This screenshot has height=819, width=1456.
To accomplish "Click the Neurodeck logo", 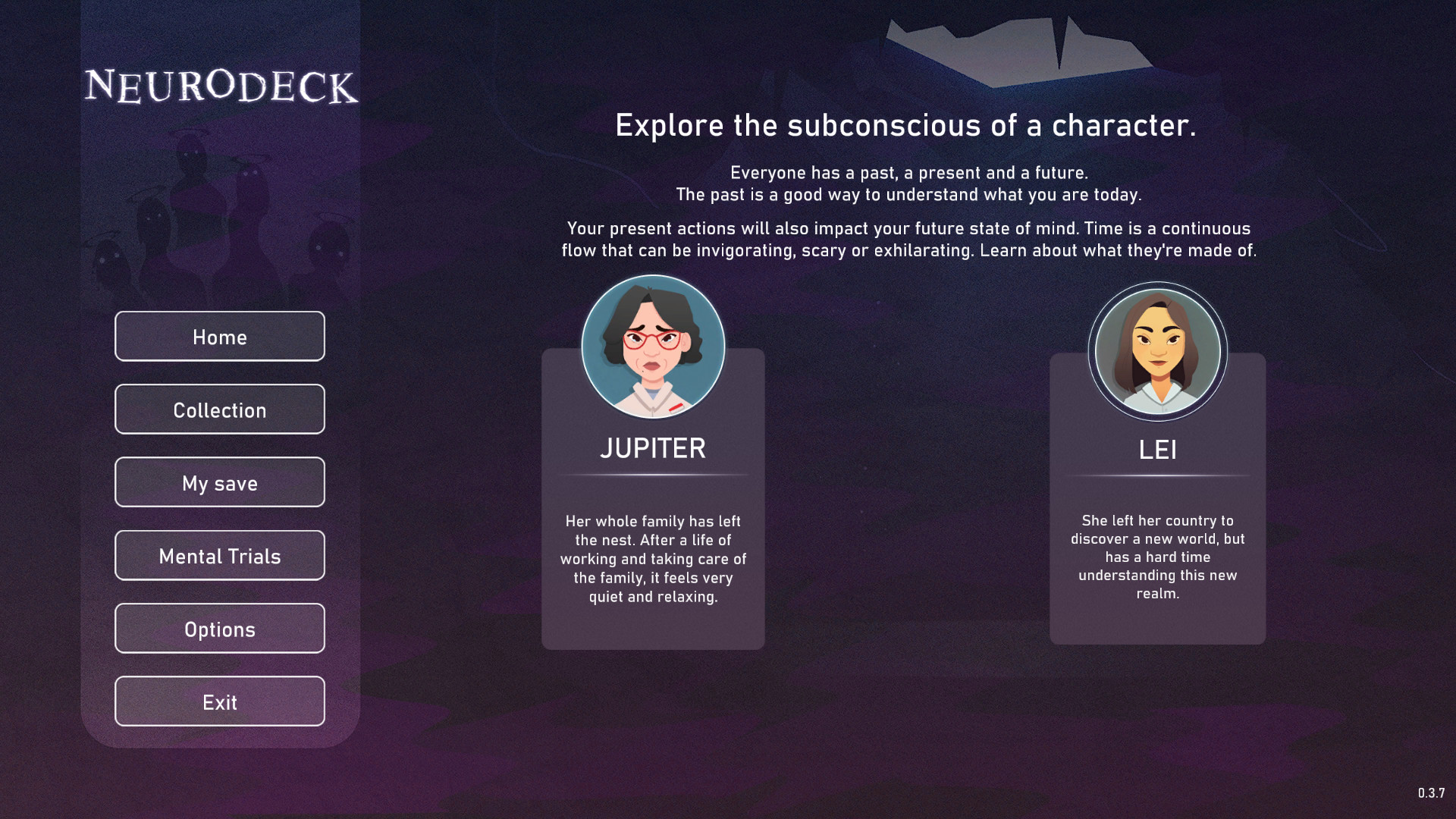I will [222, 87].
